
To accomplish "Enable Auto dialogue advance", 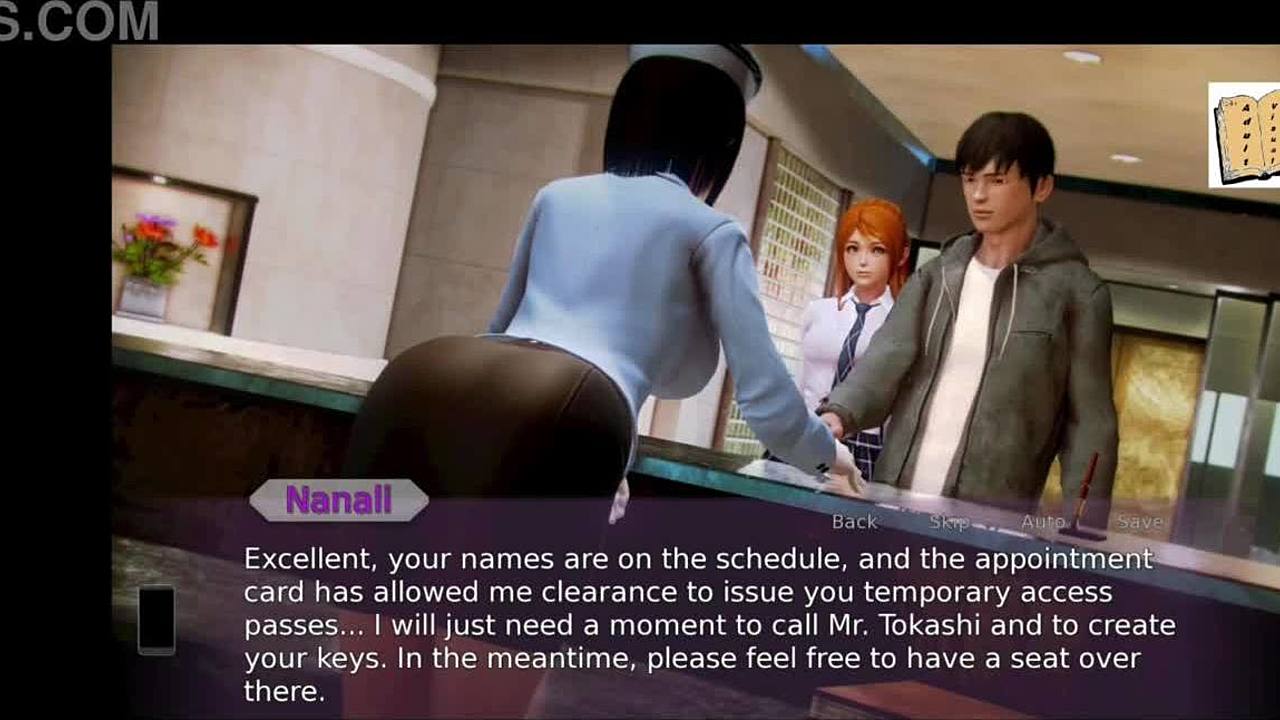I will tap(1043, 521).
